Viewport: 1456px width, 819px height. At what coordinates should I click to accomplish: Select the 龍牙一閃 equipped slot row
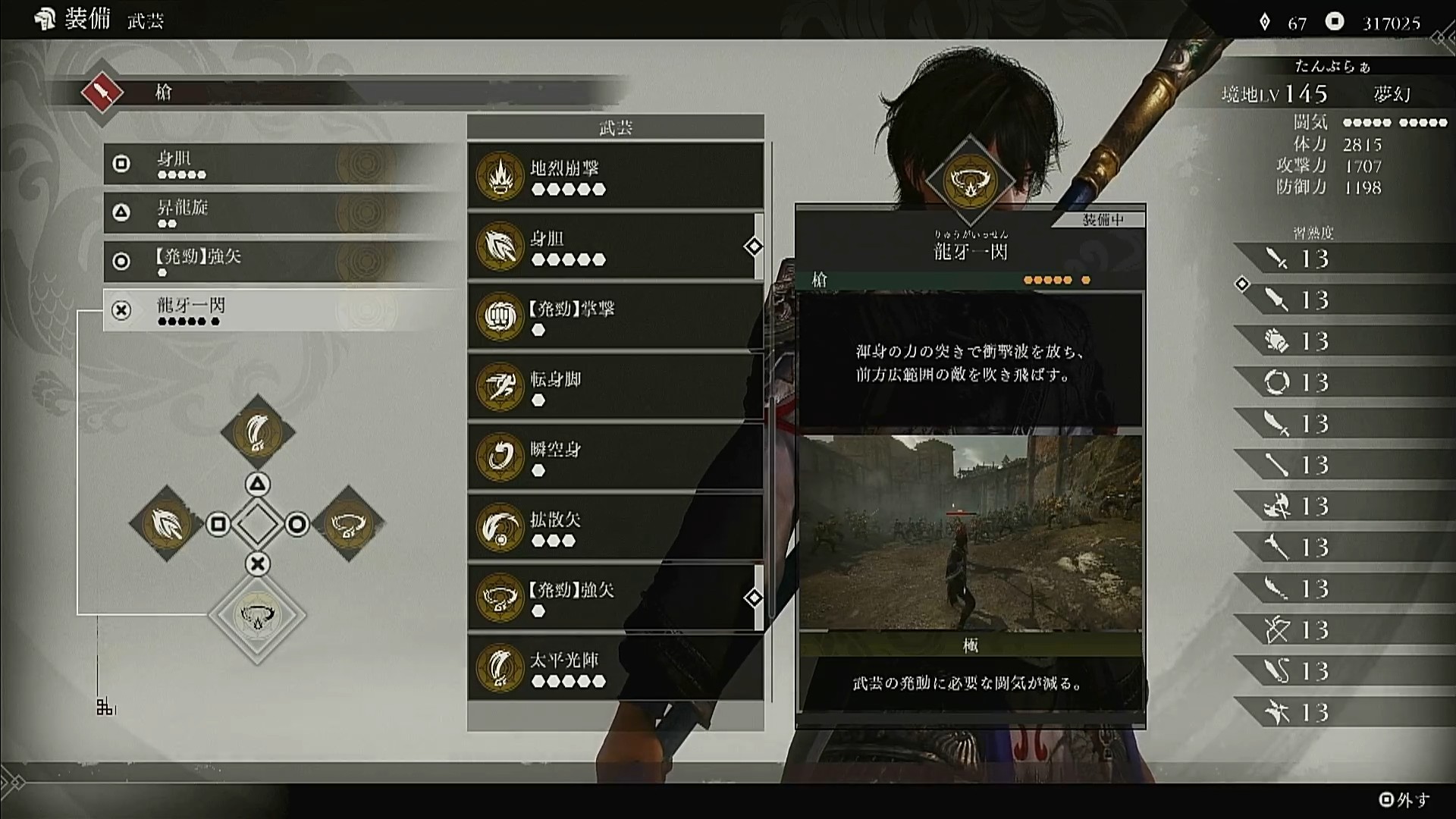[x=281, y=310]
